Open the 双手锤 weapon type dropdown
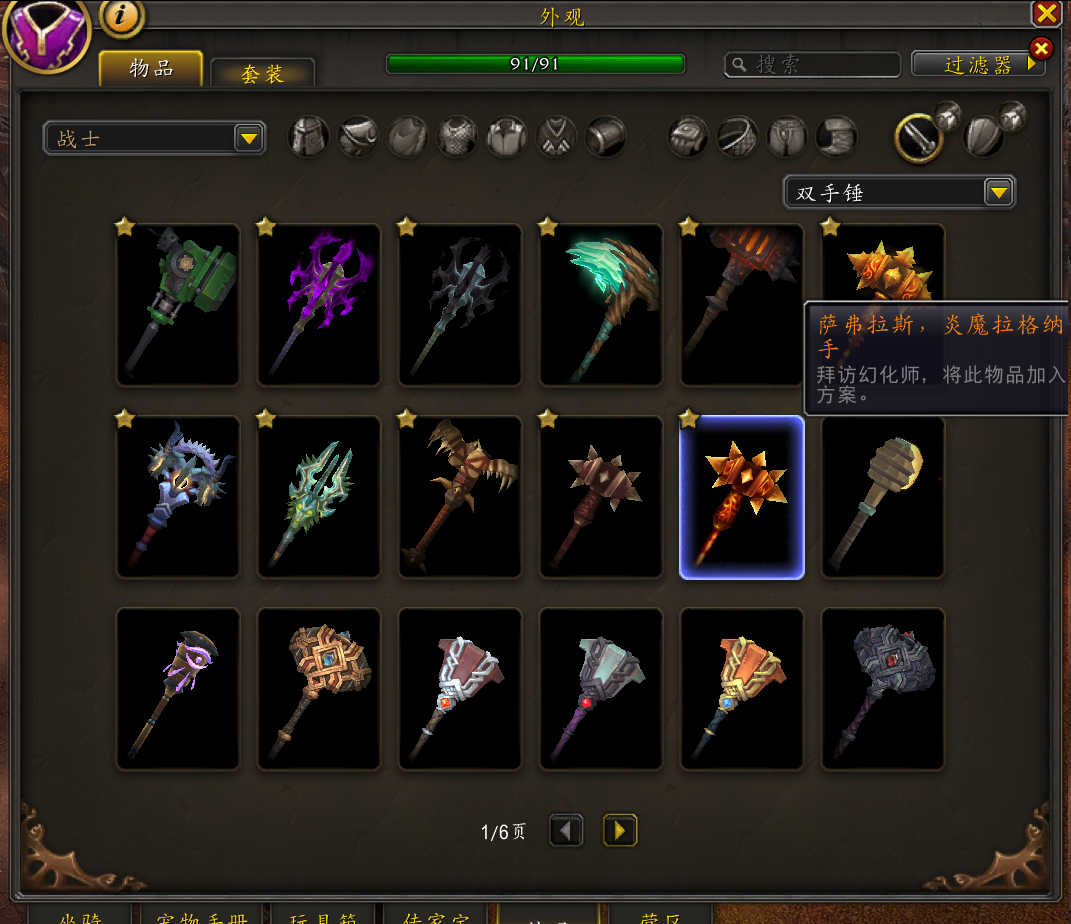Image resolution: width=1071 pixels, height=924 pixels. [x=899, y=192]
